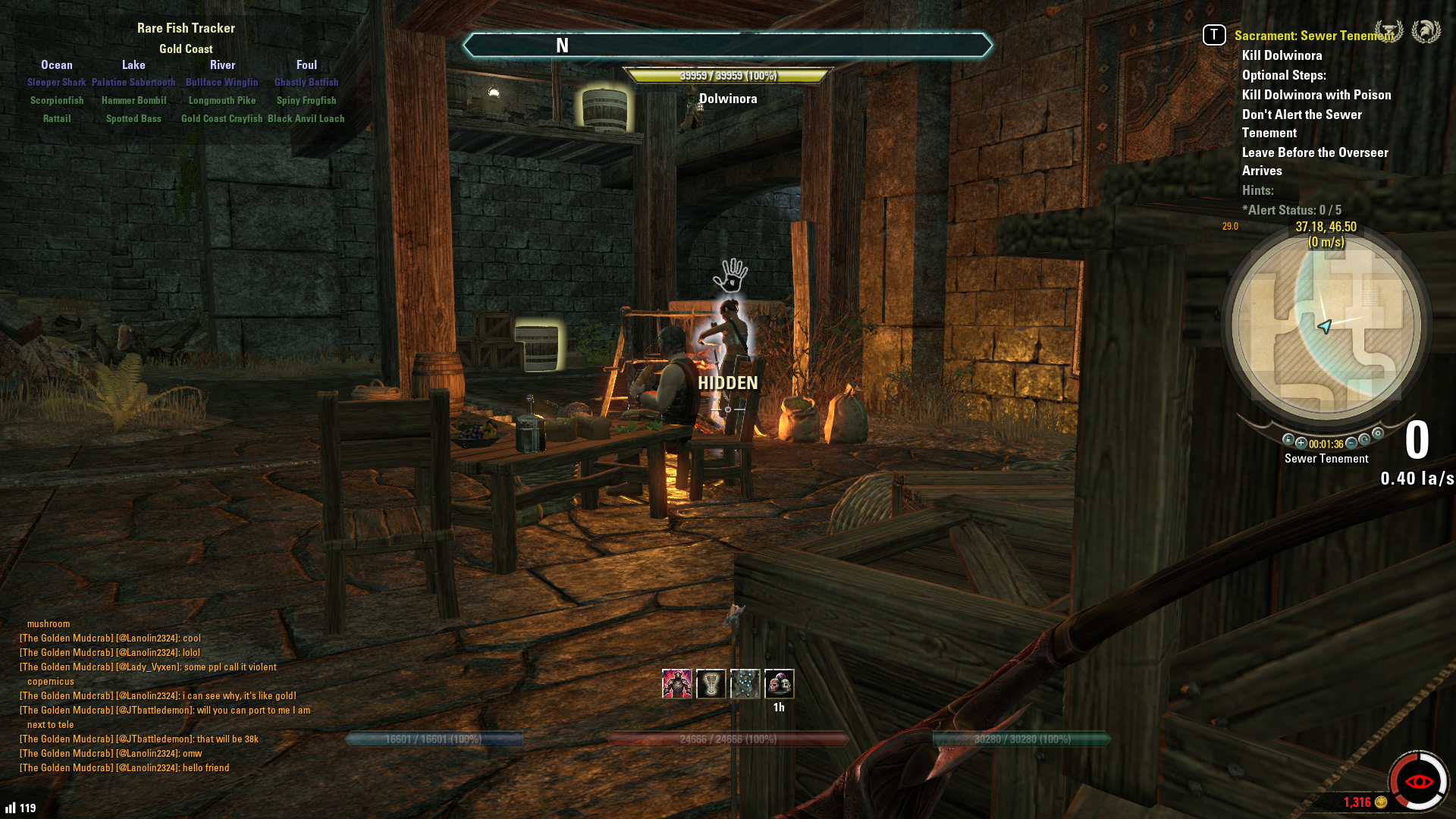Click the stealth eye indicator icon
Viewport: 1456px width, 819px height.
pos(1418,781)
